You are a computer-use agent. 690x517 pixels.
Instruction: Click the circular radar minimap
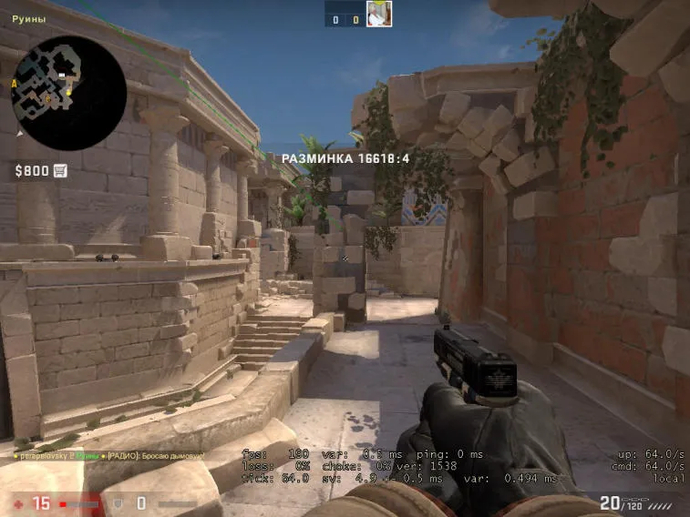(x=68, y=93)
